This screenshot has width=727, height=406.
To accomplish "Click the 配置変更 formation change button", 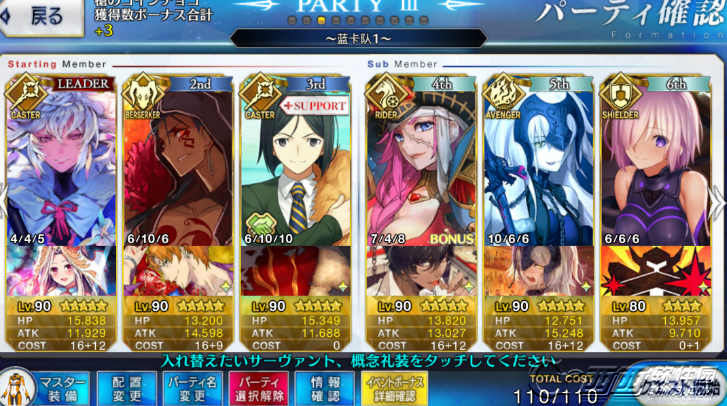I will [126, 388].
